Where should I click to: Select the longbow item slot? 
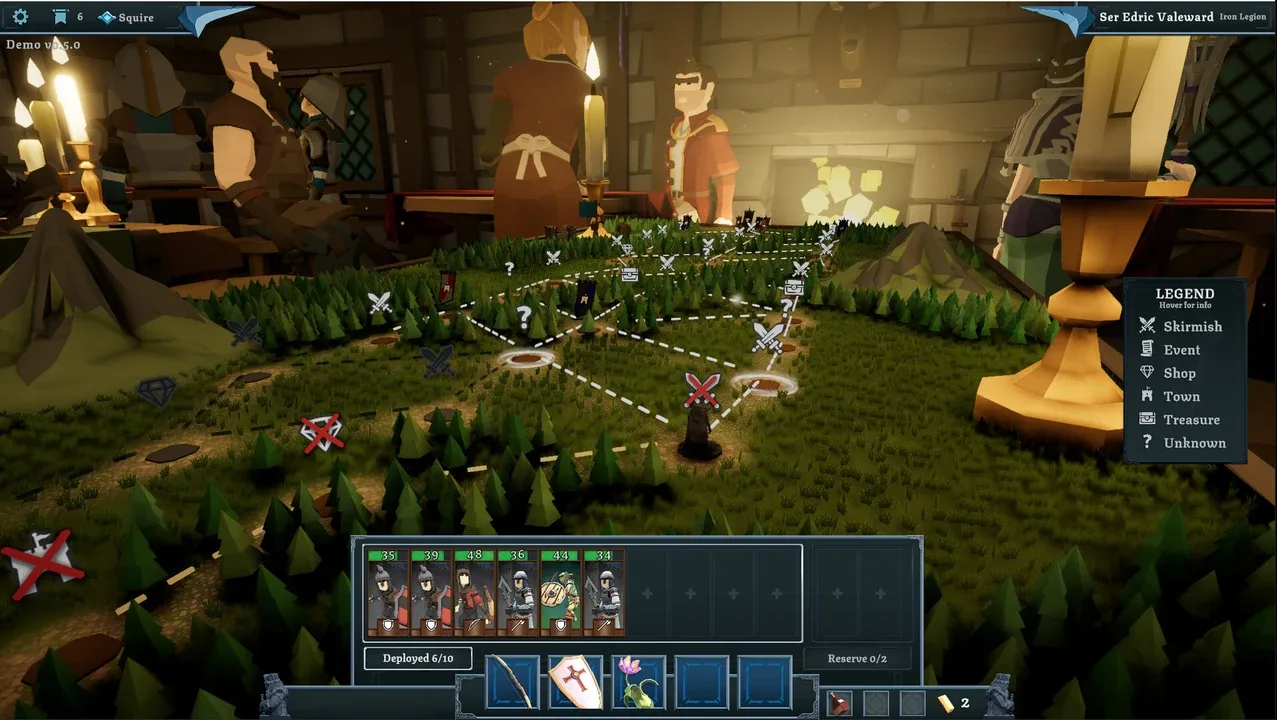point(513,682)
